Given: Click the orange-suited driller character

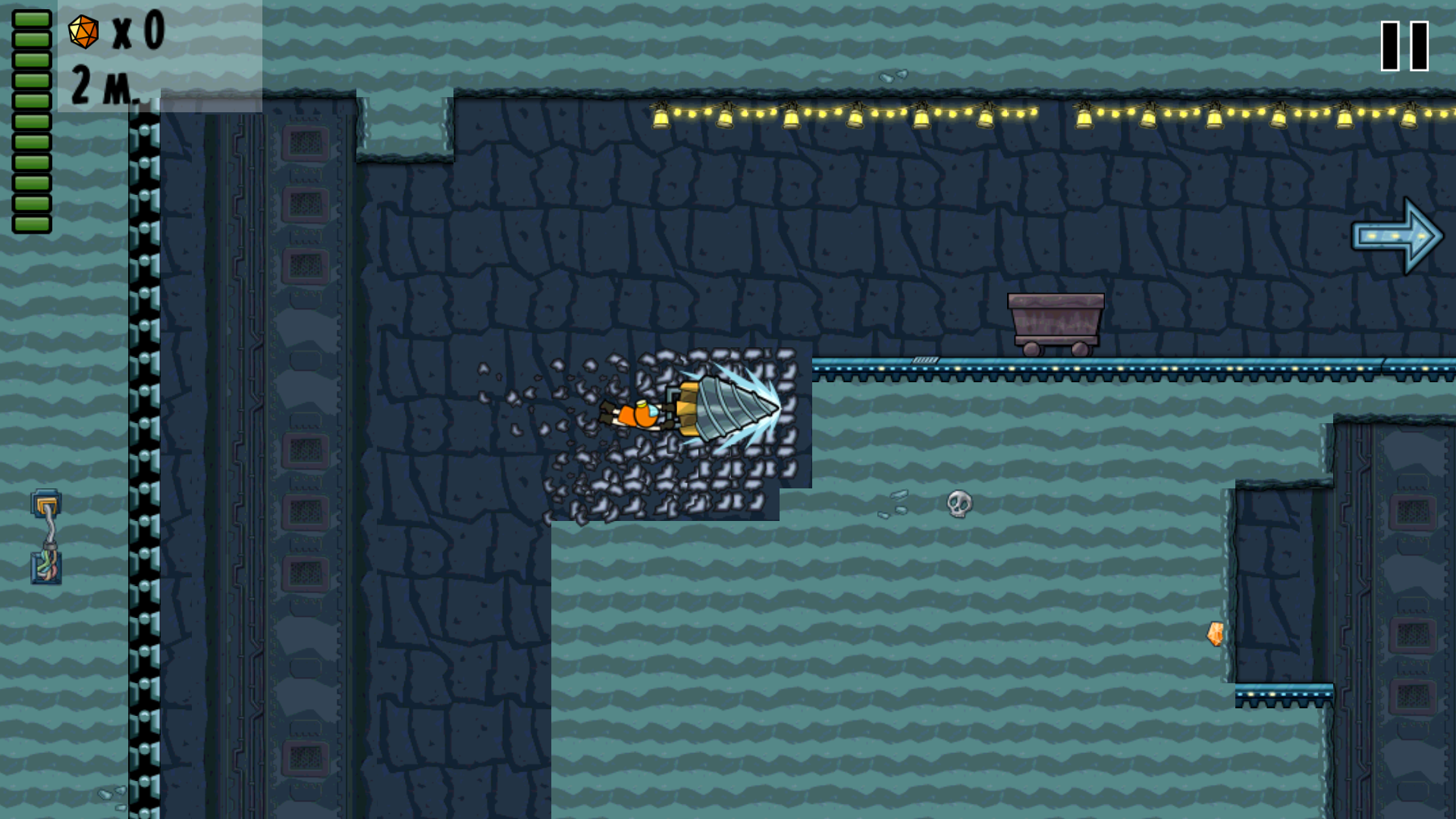Looking at the screenshot, I should tap(637, 413).
